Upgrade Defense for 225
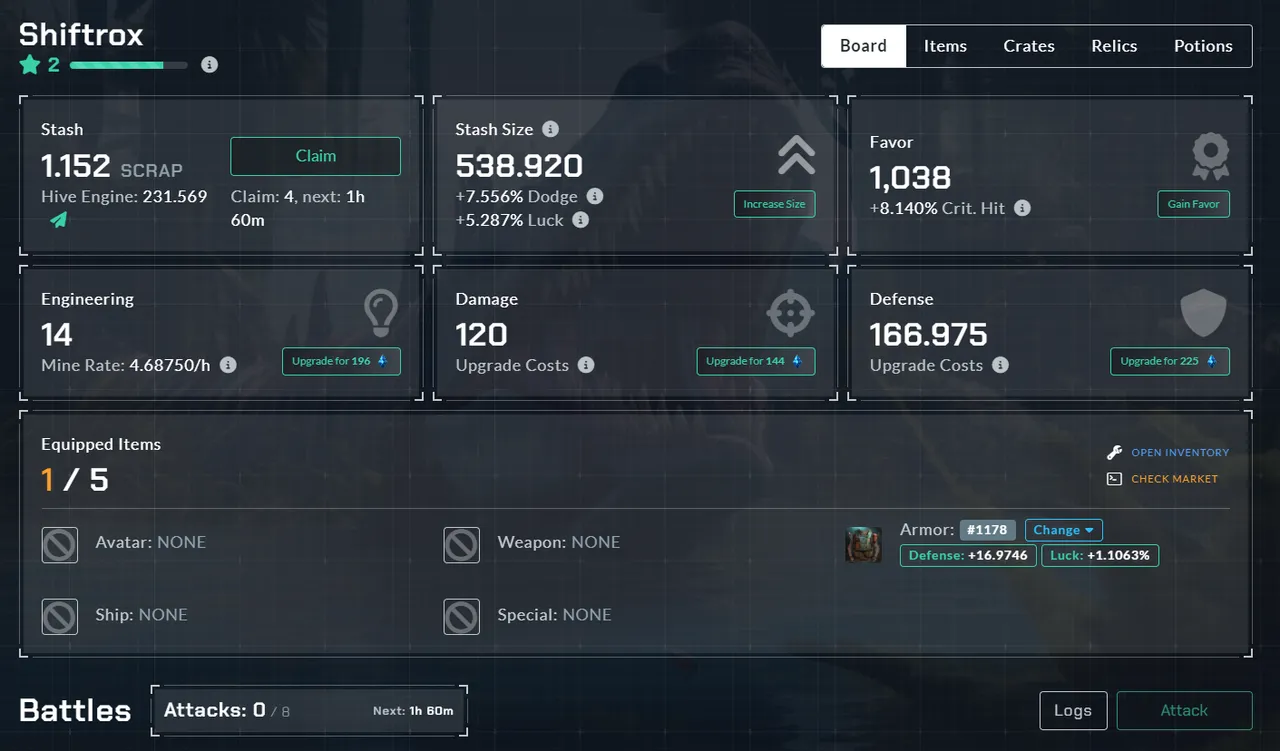The image size is (1280, 751). click(1169, 361)
